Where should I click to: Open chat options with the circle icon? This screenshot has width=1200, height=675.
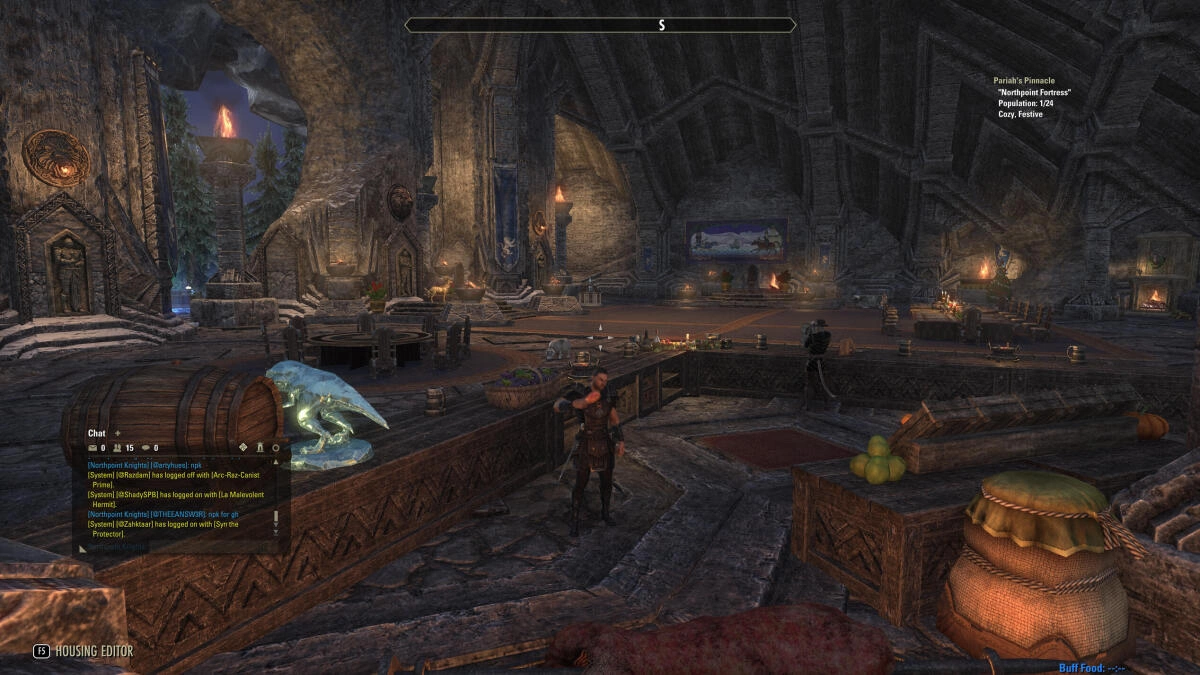(x=276, y=448)
